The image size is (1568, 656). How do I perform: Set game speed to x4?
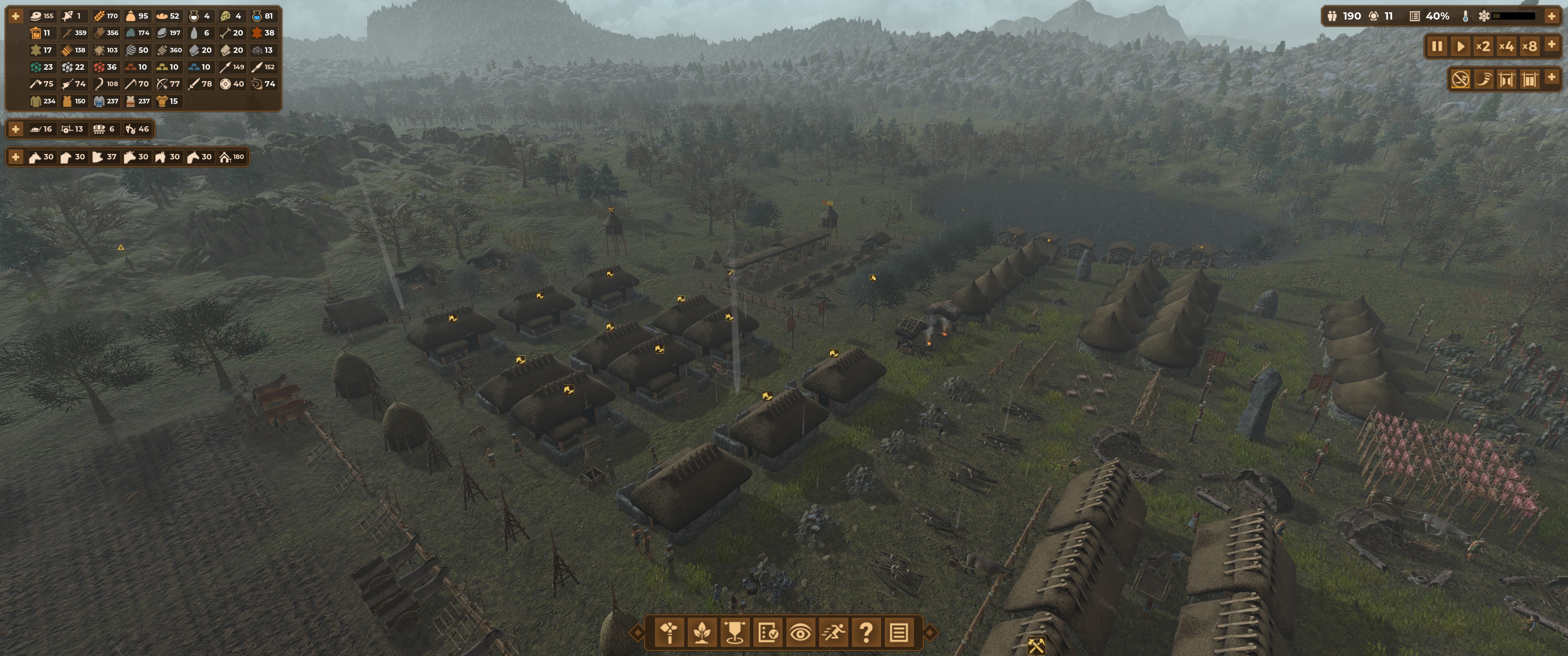coord(1506,46)
